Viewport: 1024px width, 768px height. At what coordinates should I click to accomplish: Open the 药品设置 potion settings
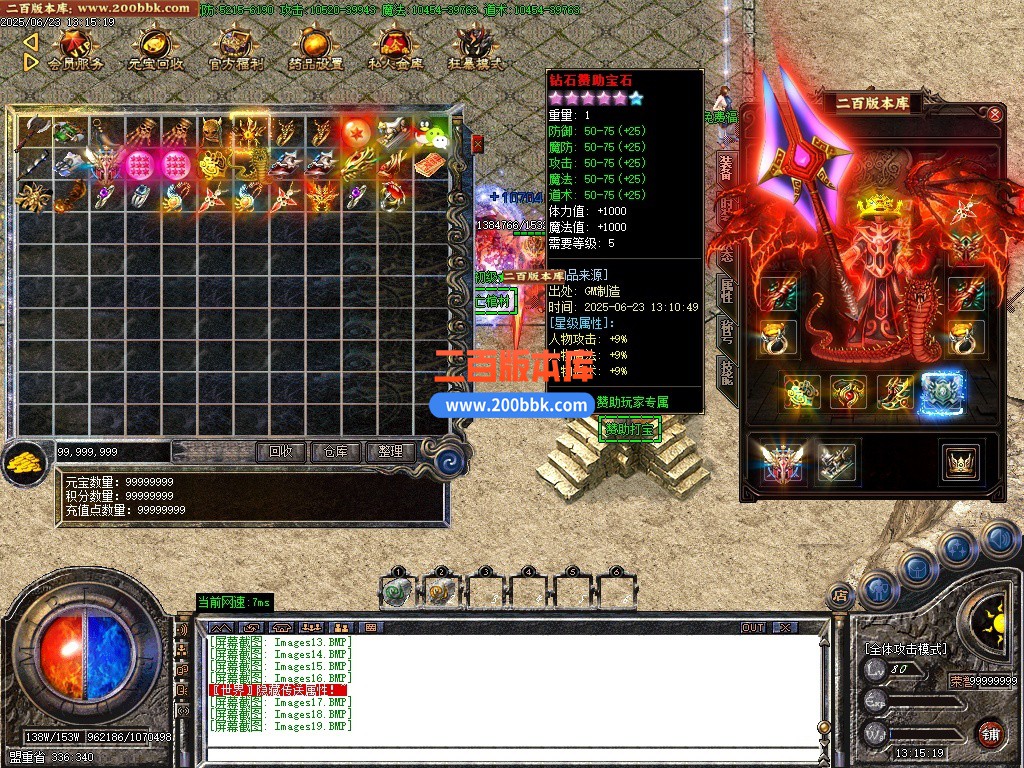(315, 48)
